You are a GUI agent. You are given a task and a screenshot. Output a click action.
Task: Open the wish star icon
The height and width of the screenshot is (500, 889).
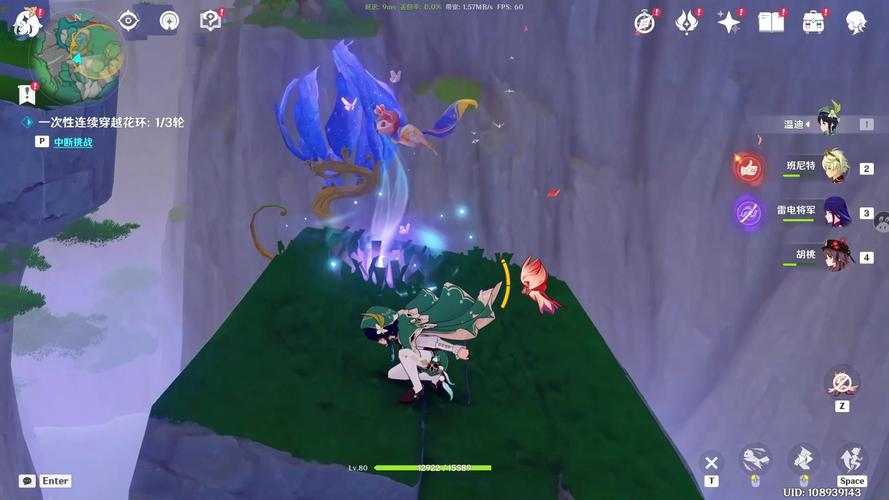tap(729, 21)
